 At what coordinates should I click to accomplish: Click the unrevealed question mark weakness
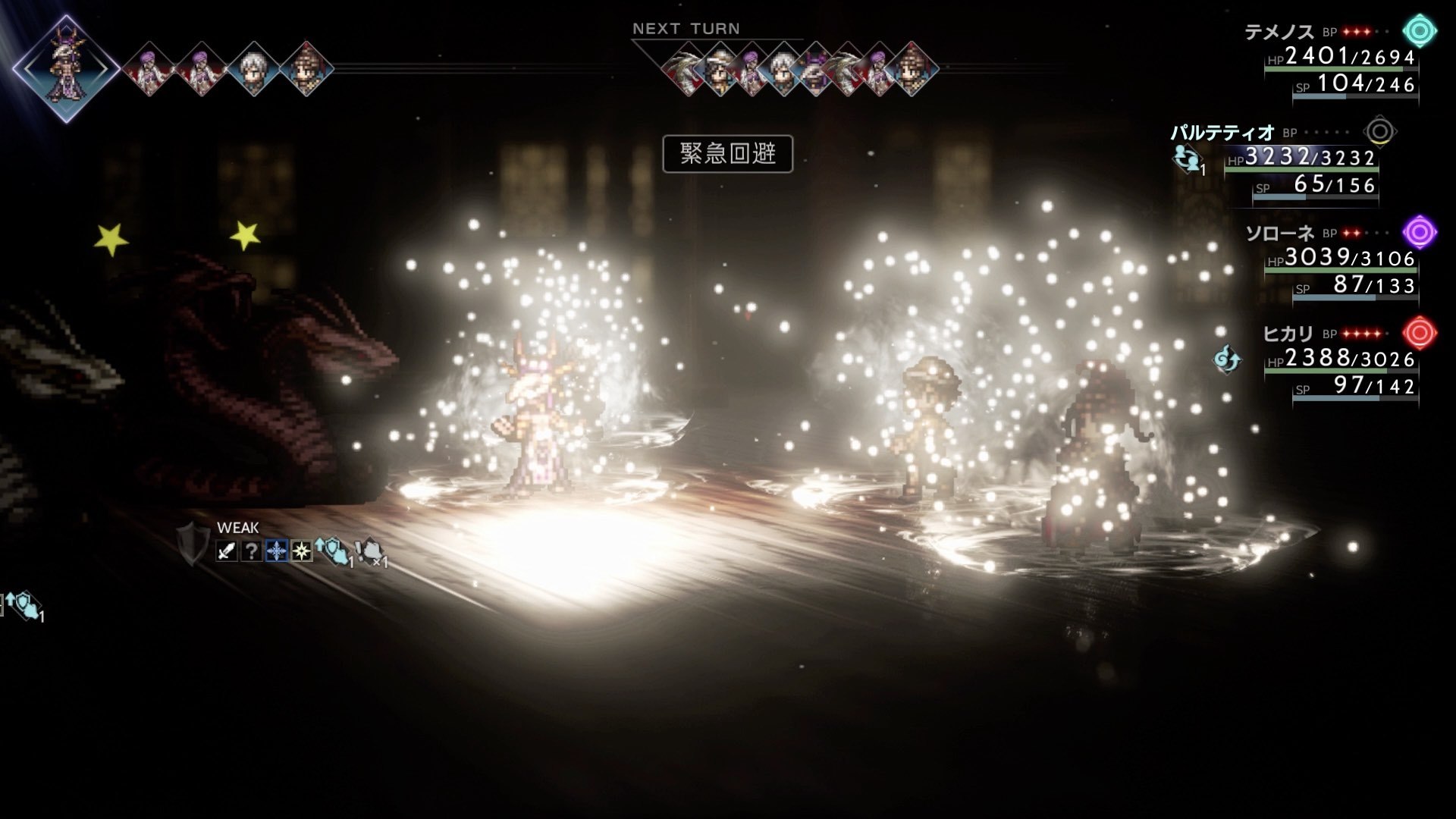pyautogui.click(x=251, y=551)
